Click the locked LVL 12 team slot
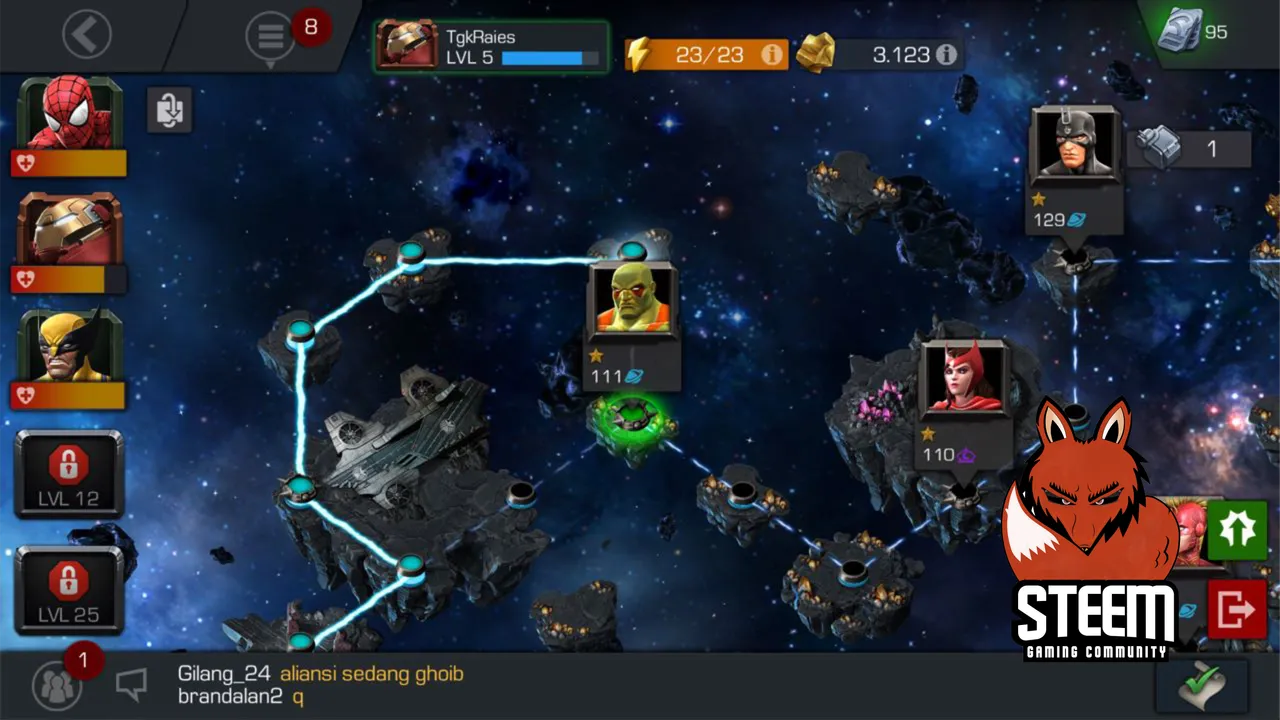The height and width of the screenshot is (720, 1280). [x=69, y=474]
